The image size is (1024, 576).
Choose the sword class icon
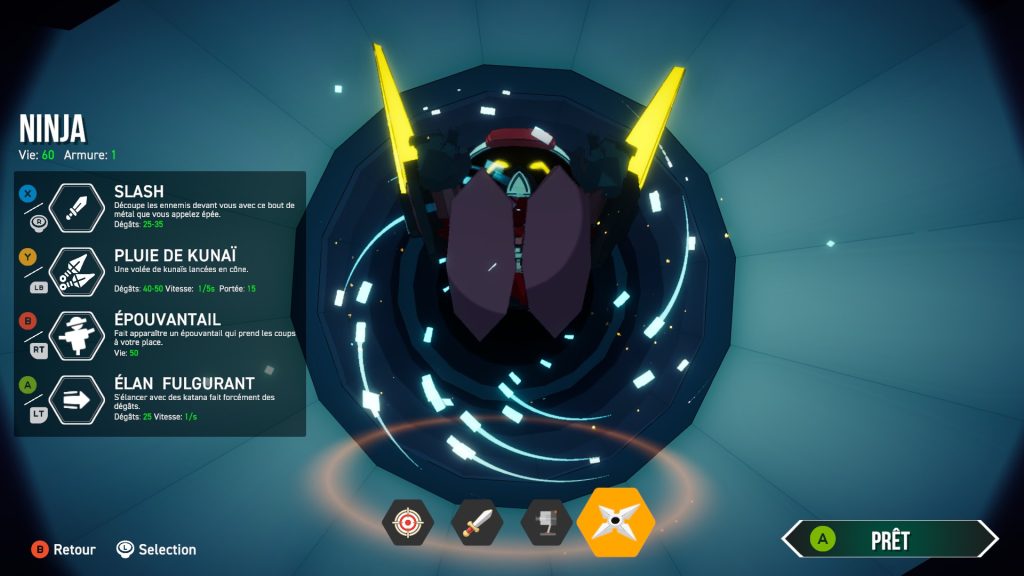coord(477,522)
